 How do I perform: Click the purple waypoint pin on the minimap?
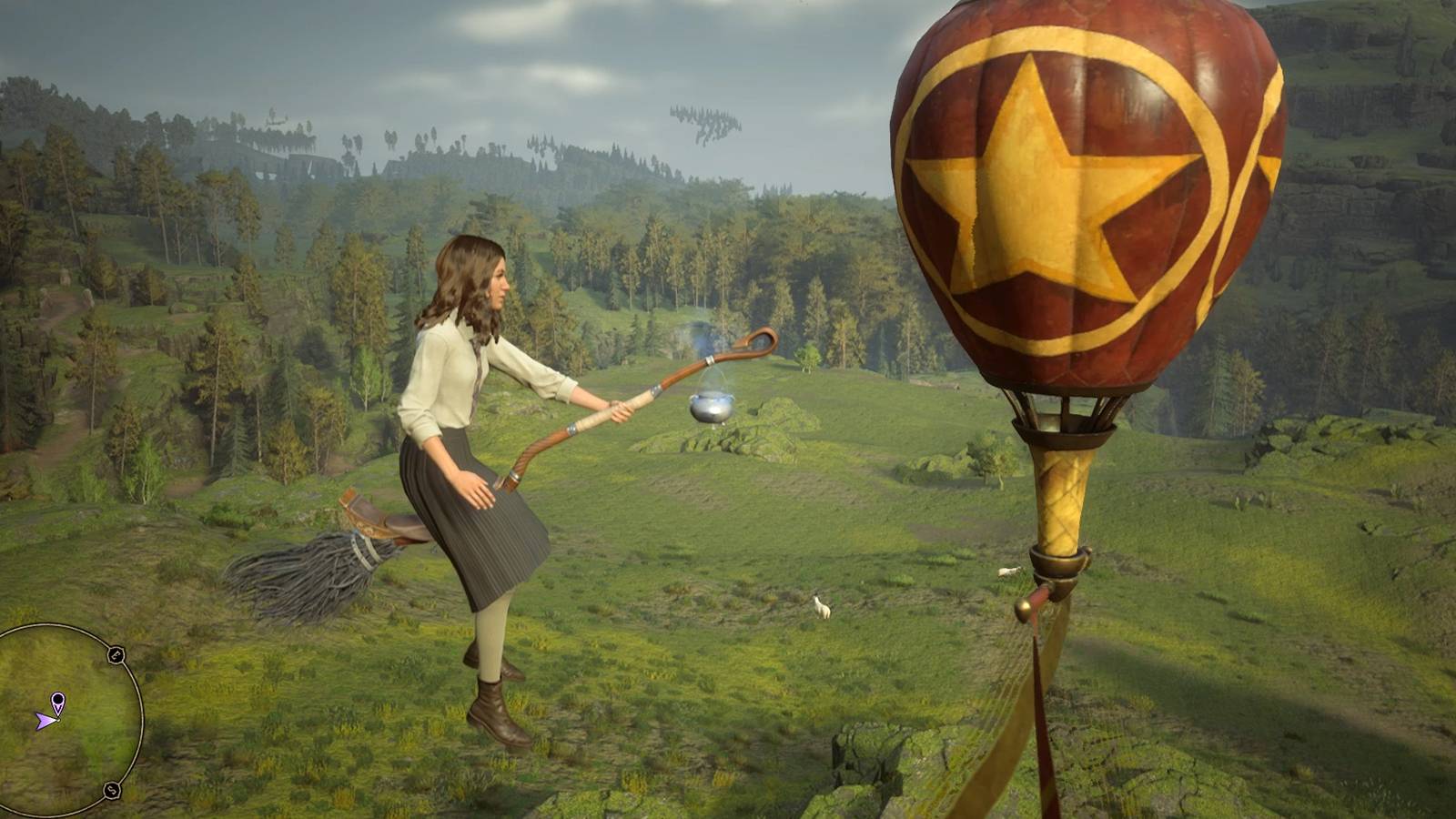58,700
